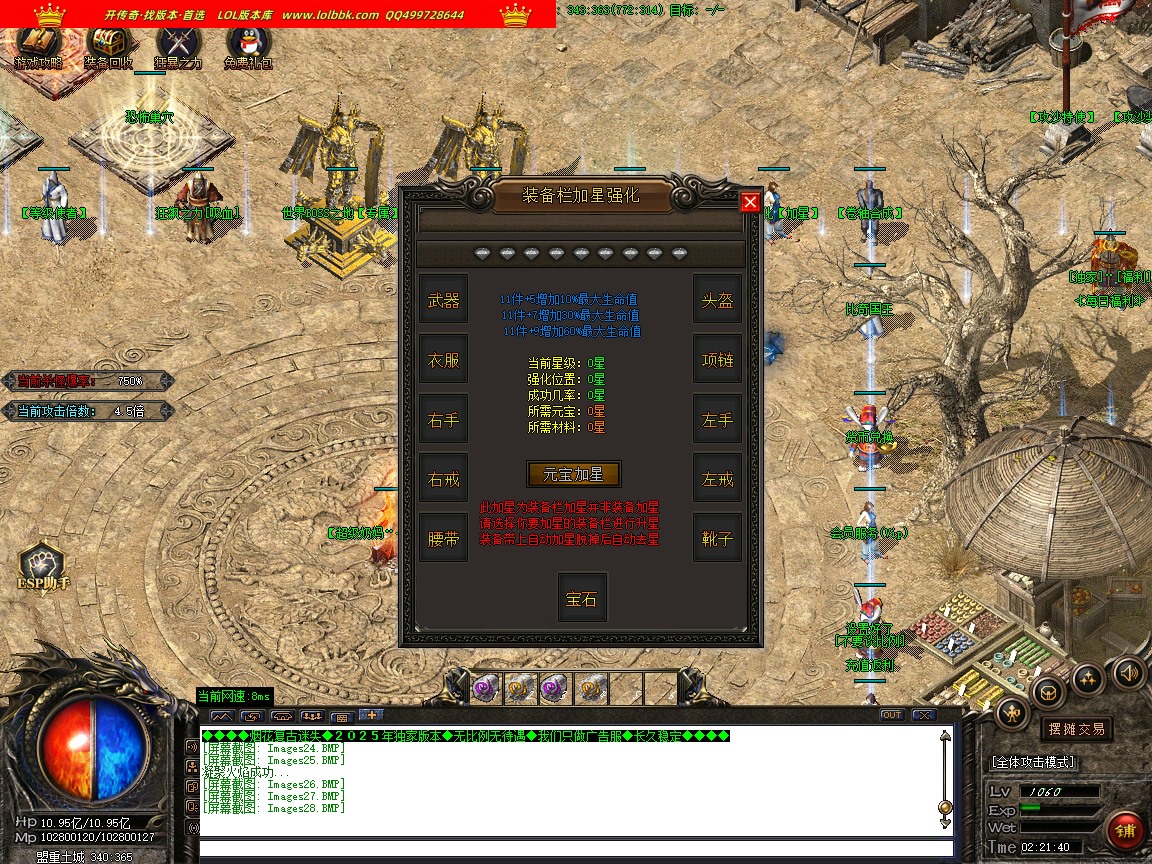Choose the 头盔 helmet slot
Screen dimensions: 1152x864
coord(717,300)
